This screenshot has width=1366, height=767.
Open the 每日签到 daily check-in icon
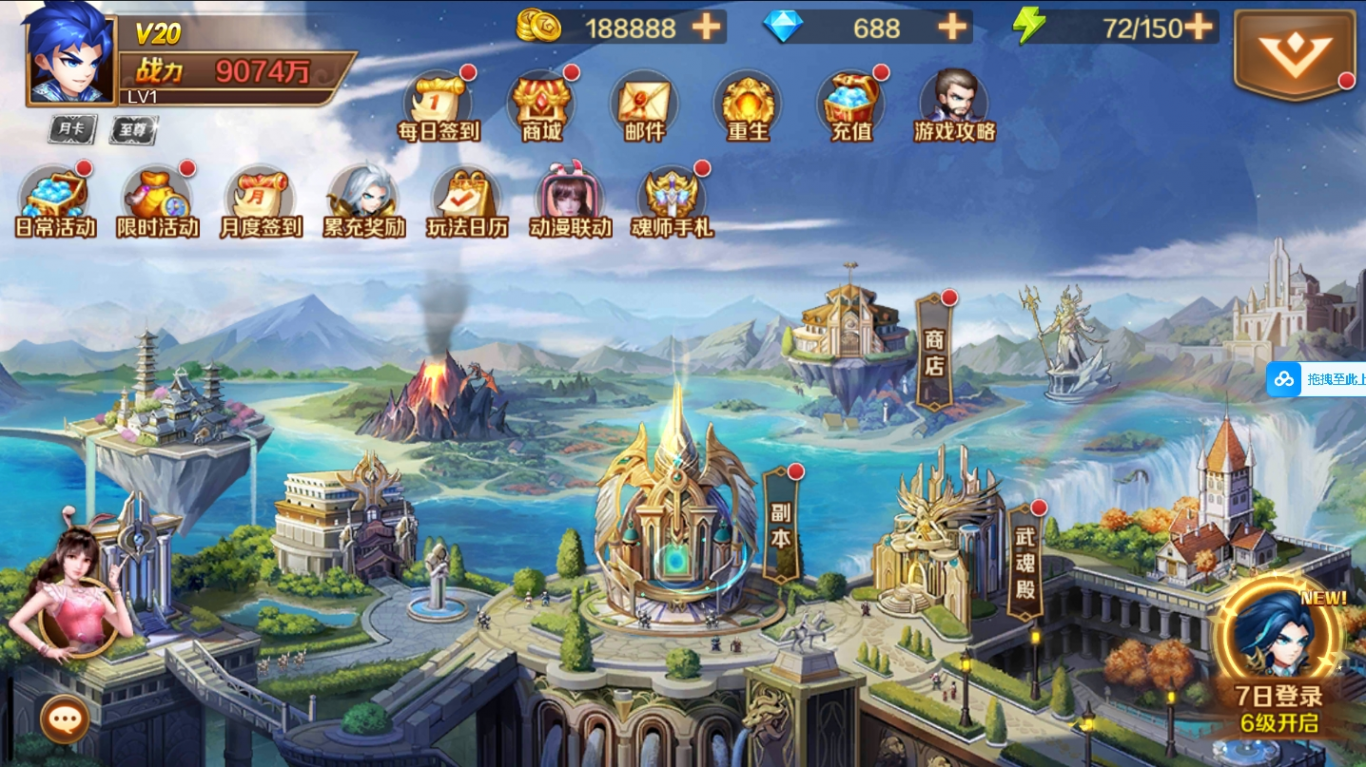click(439, 102)
